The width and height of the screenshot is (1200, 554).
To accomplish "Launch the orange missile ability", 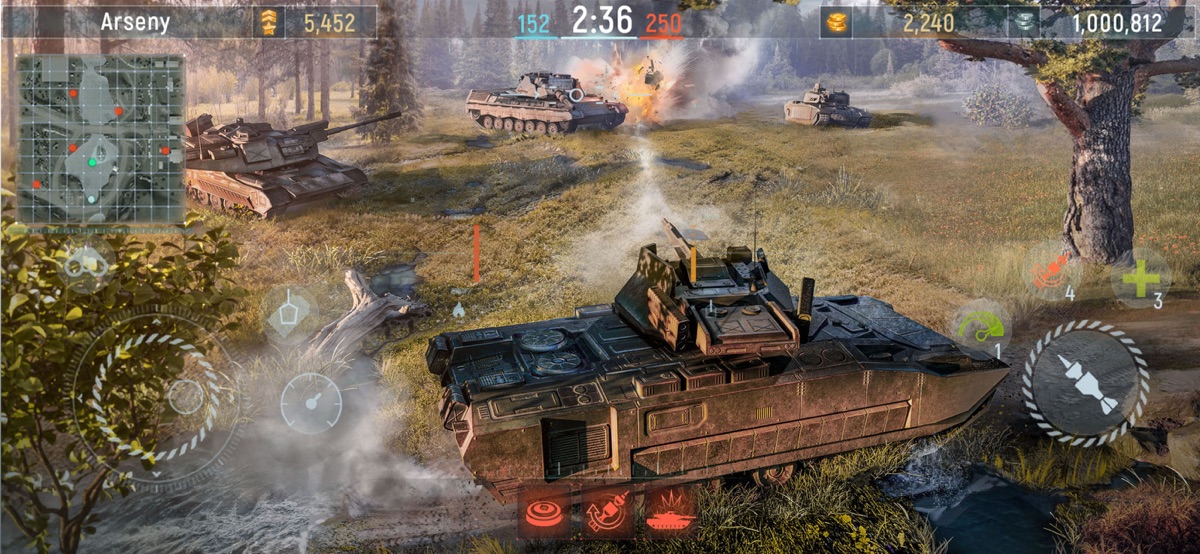I will (x=1052, y=272).
